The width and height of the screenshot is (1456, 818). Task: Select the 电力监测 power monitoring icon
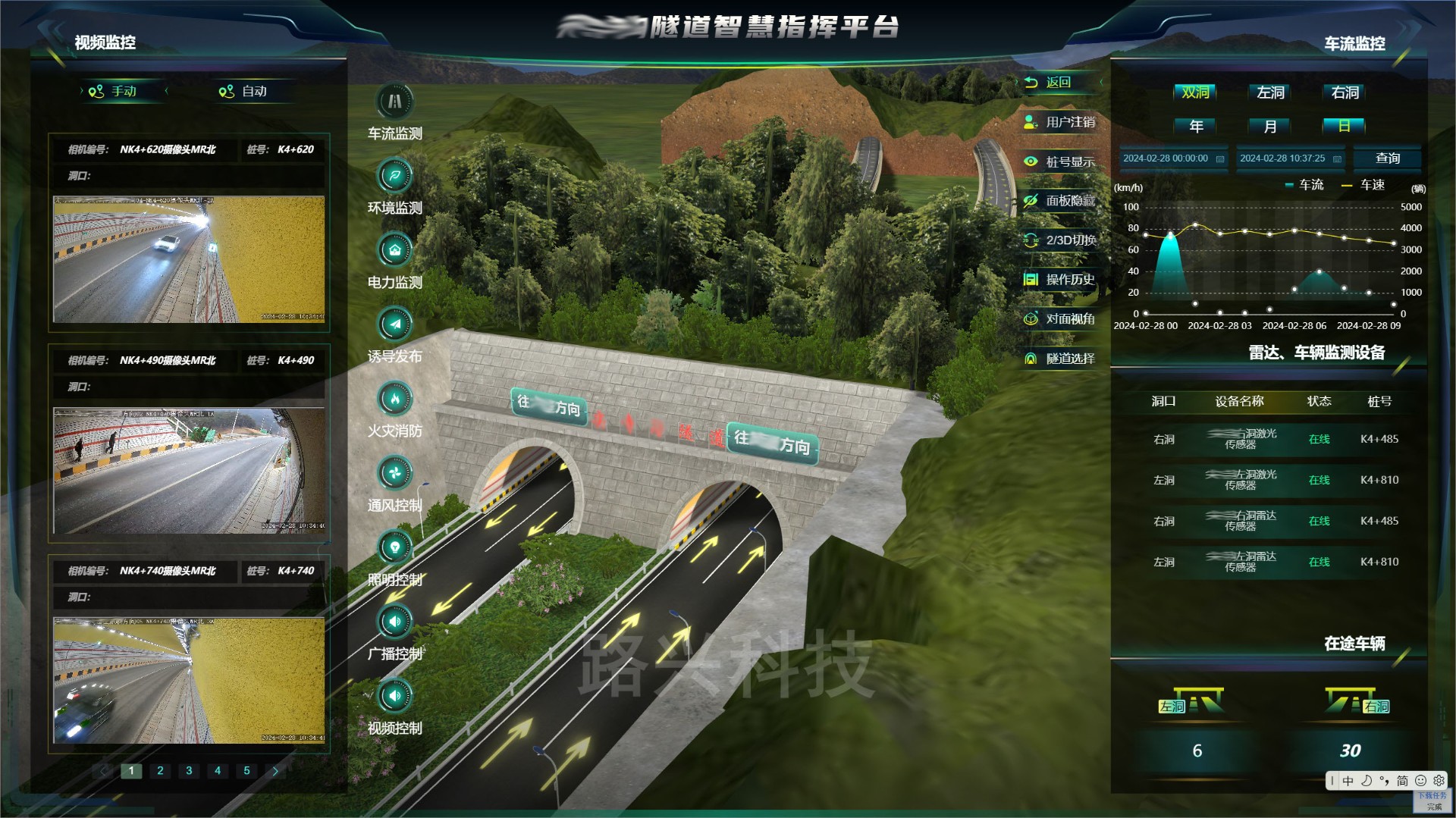394,250
